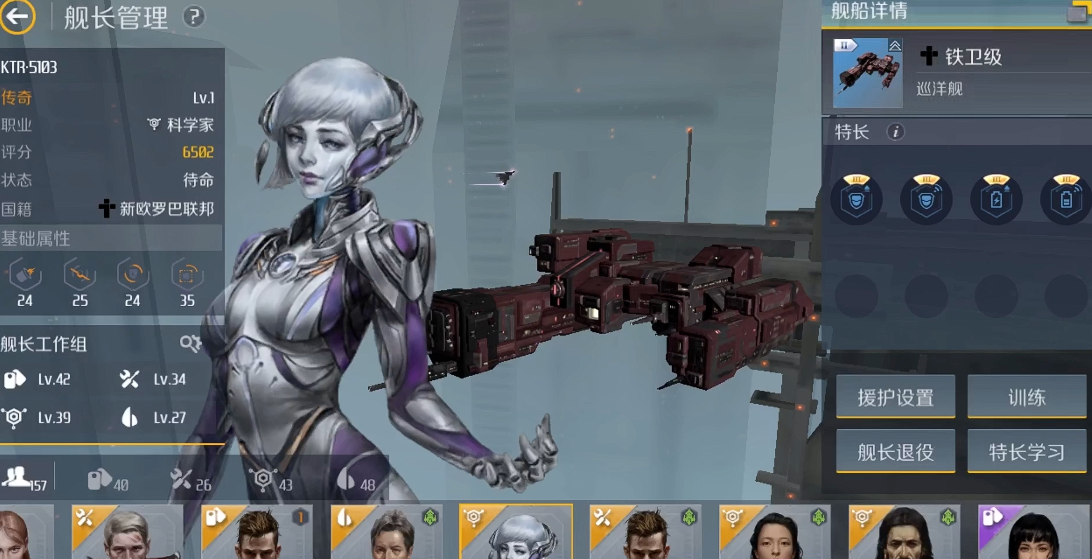This screenshot has width=1092, height=559.
Task: Open the 舰长管理 help question mark
Action: point(194,17)
